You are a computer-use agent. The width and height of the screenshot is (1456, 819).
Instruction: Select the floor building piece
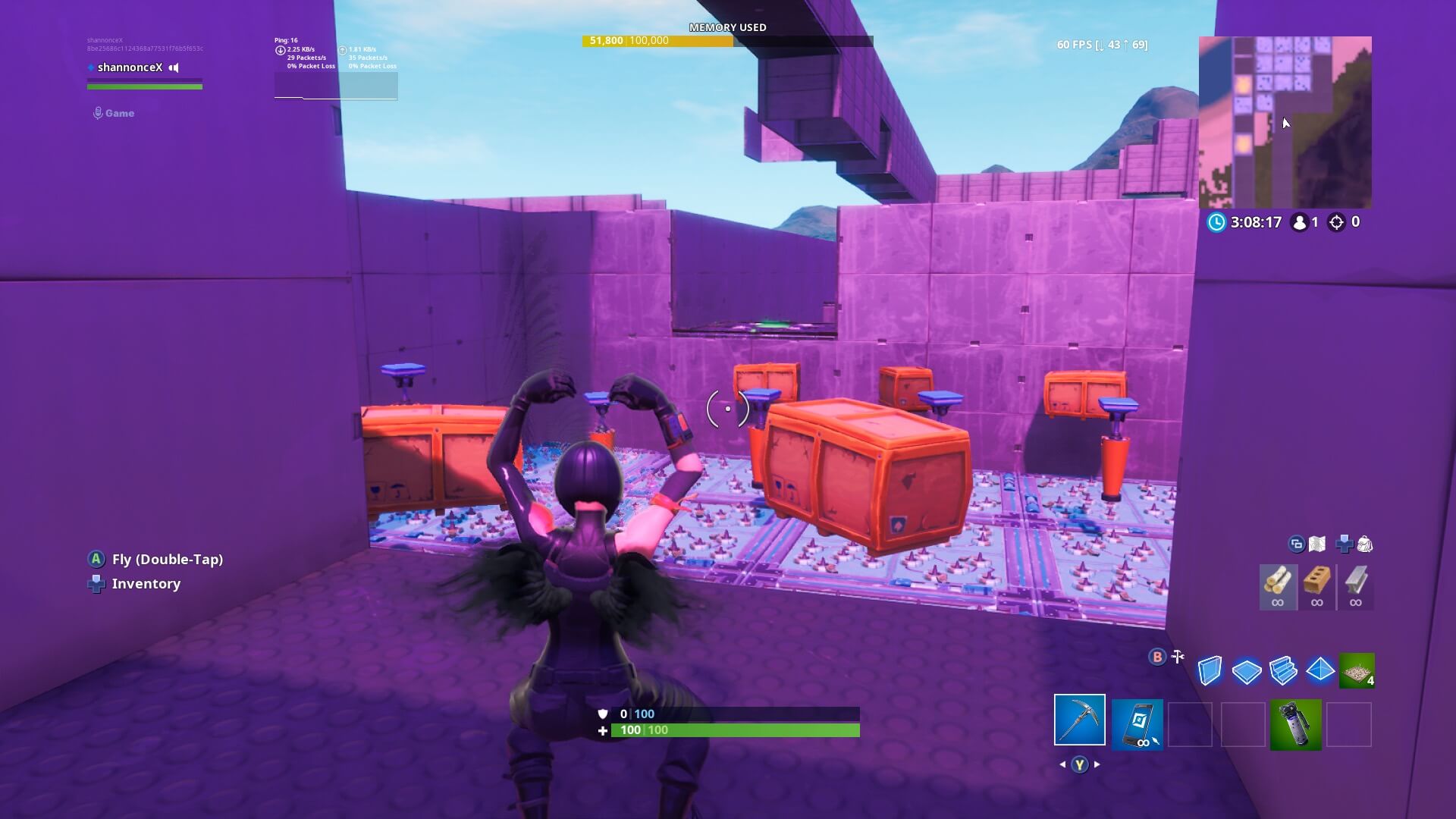(1246, 671)
